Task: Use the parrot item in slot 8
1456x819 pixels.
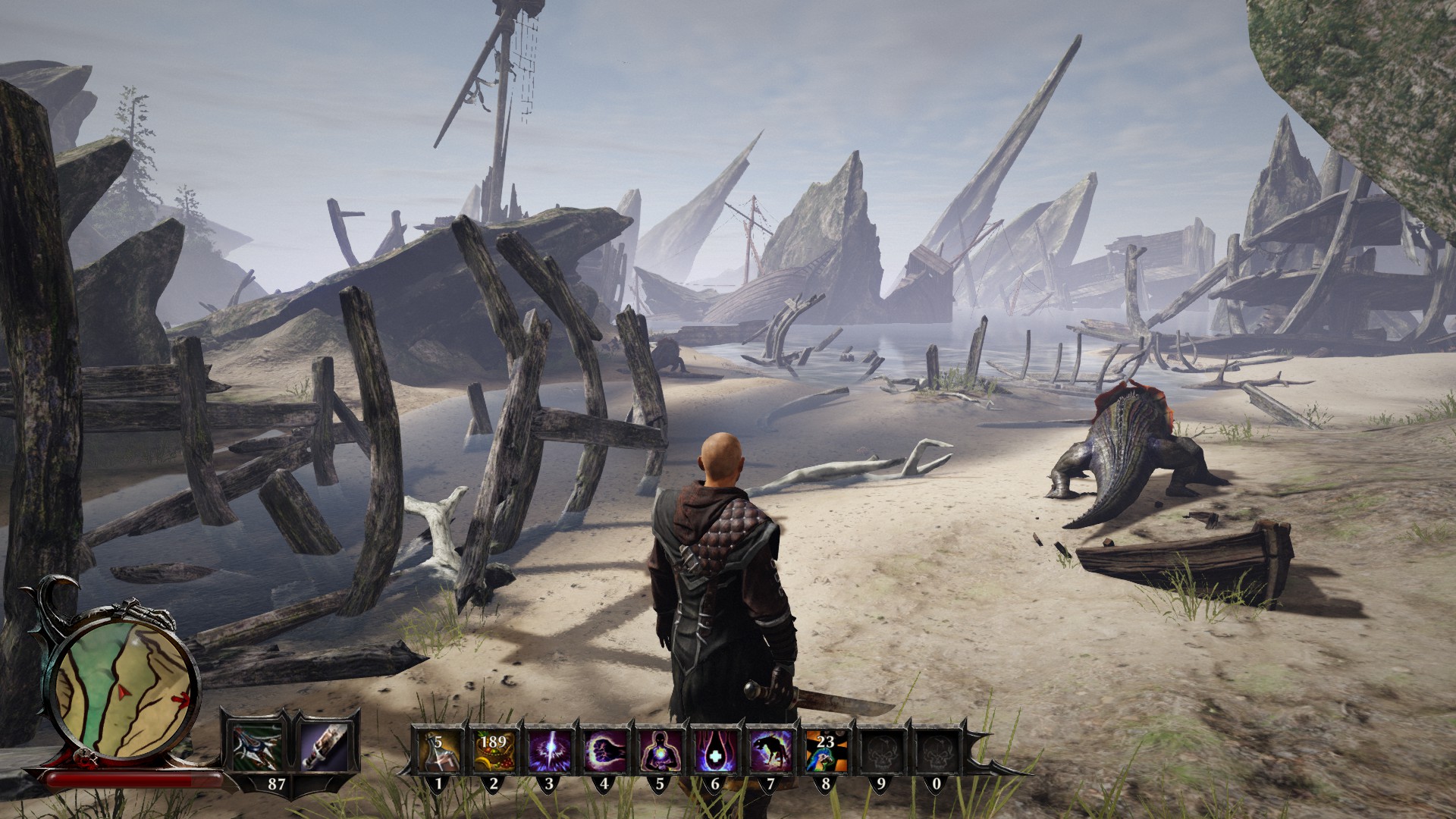Action: (825, 749)
